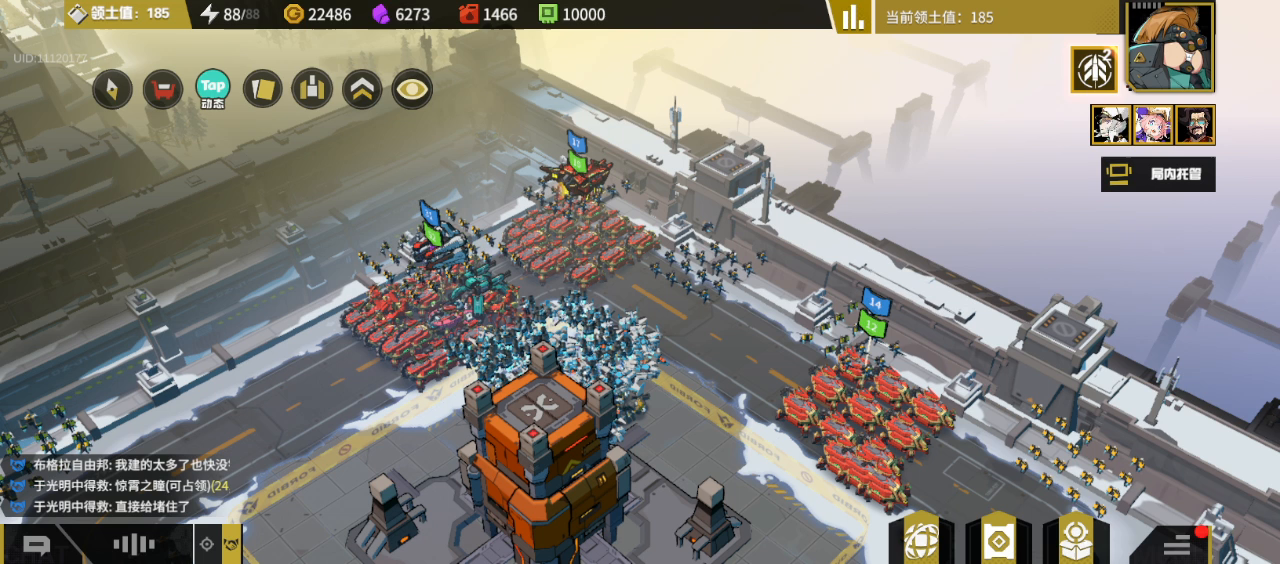The image size is (1280, 564).
Task: Open the yellow cards icon
Action: pos(263,90)
